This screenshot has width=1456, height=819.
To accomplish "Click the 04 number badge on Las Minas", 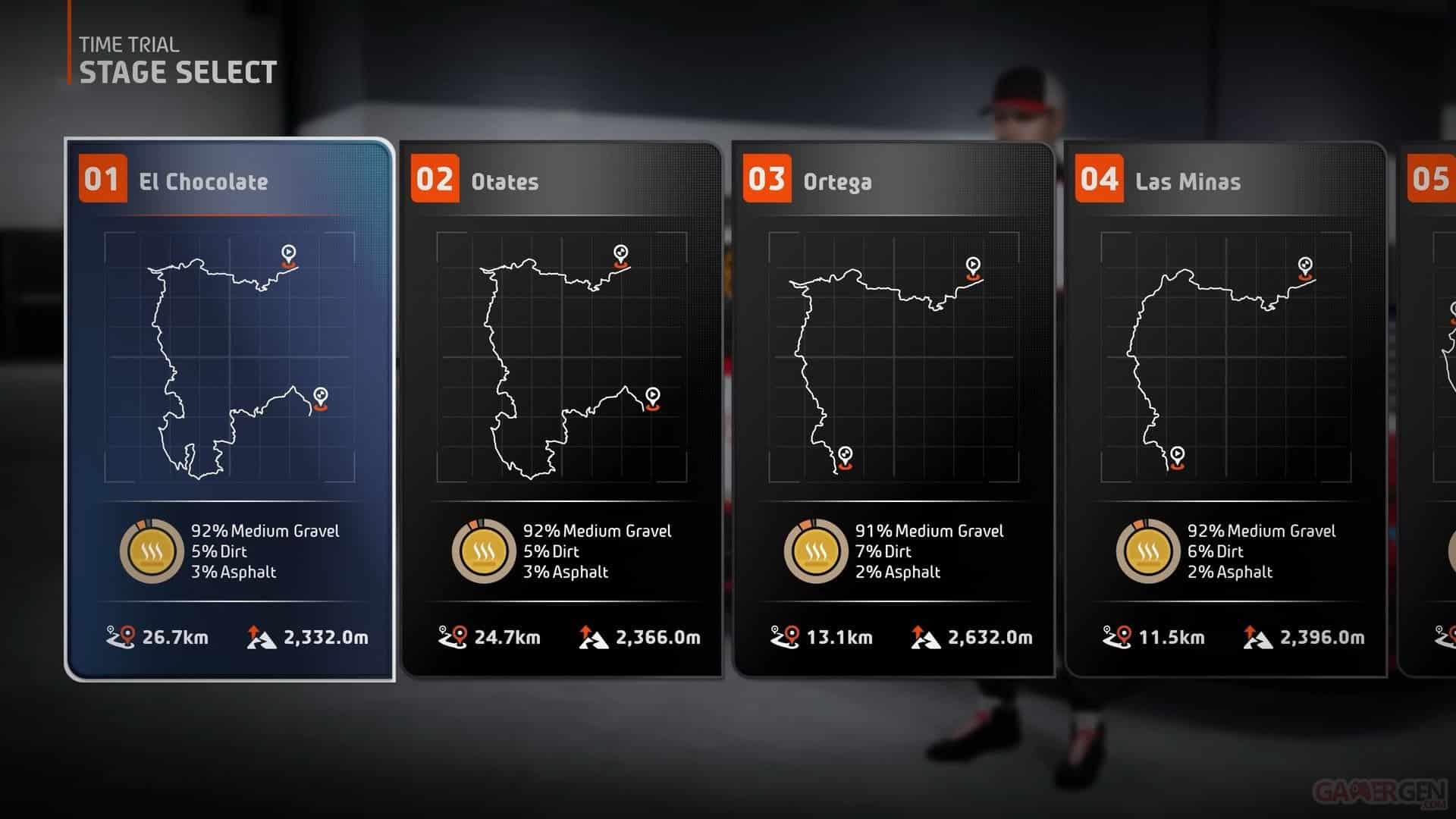I will click(1099, 181).
